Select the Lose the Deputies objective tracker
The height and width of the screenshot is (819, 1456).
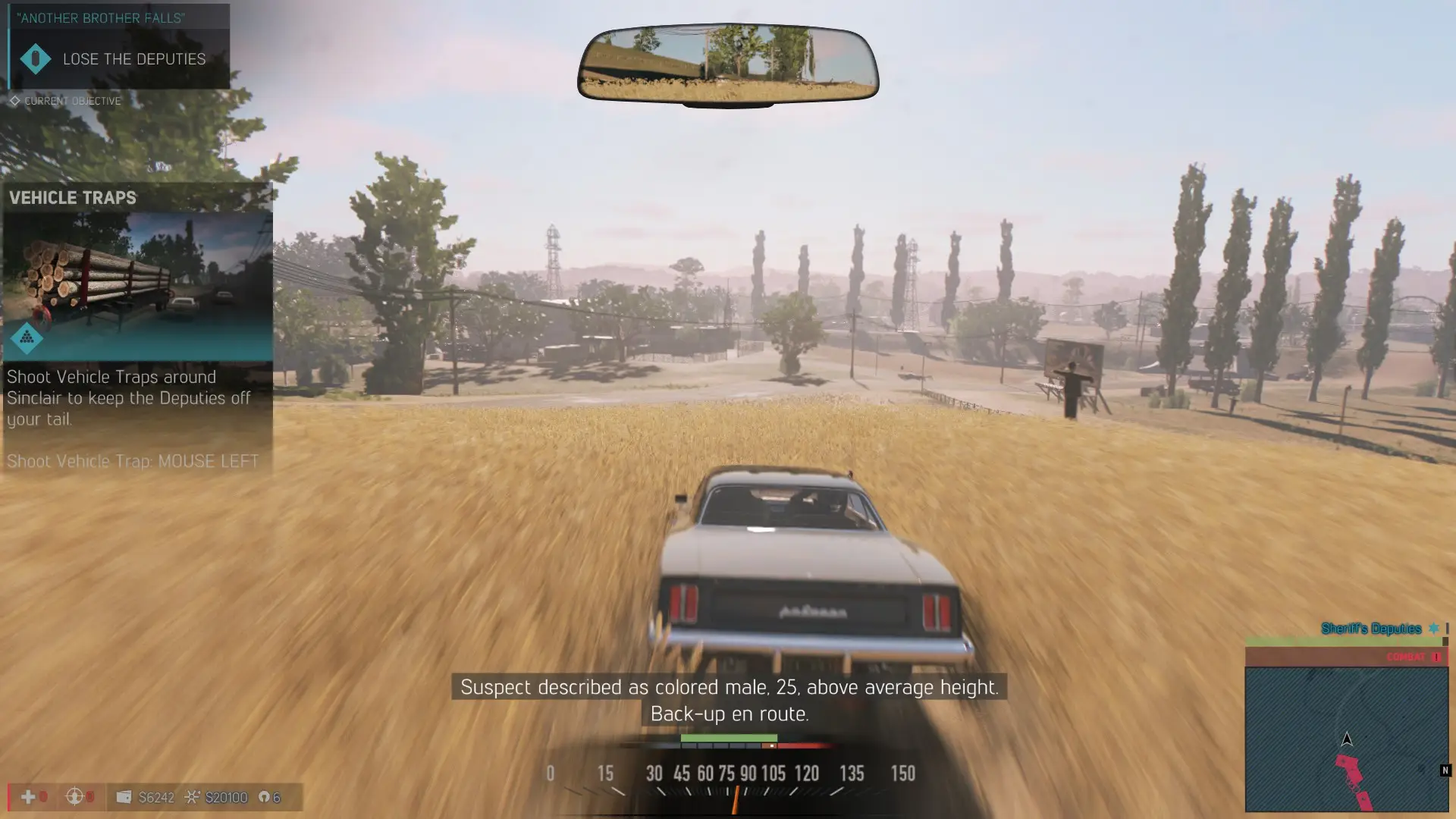133,59
